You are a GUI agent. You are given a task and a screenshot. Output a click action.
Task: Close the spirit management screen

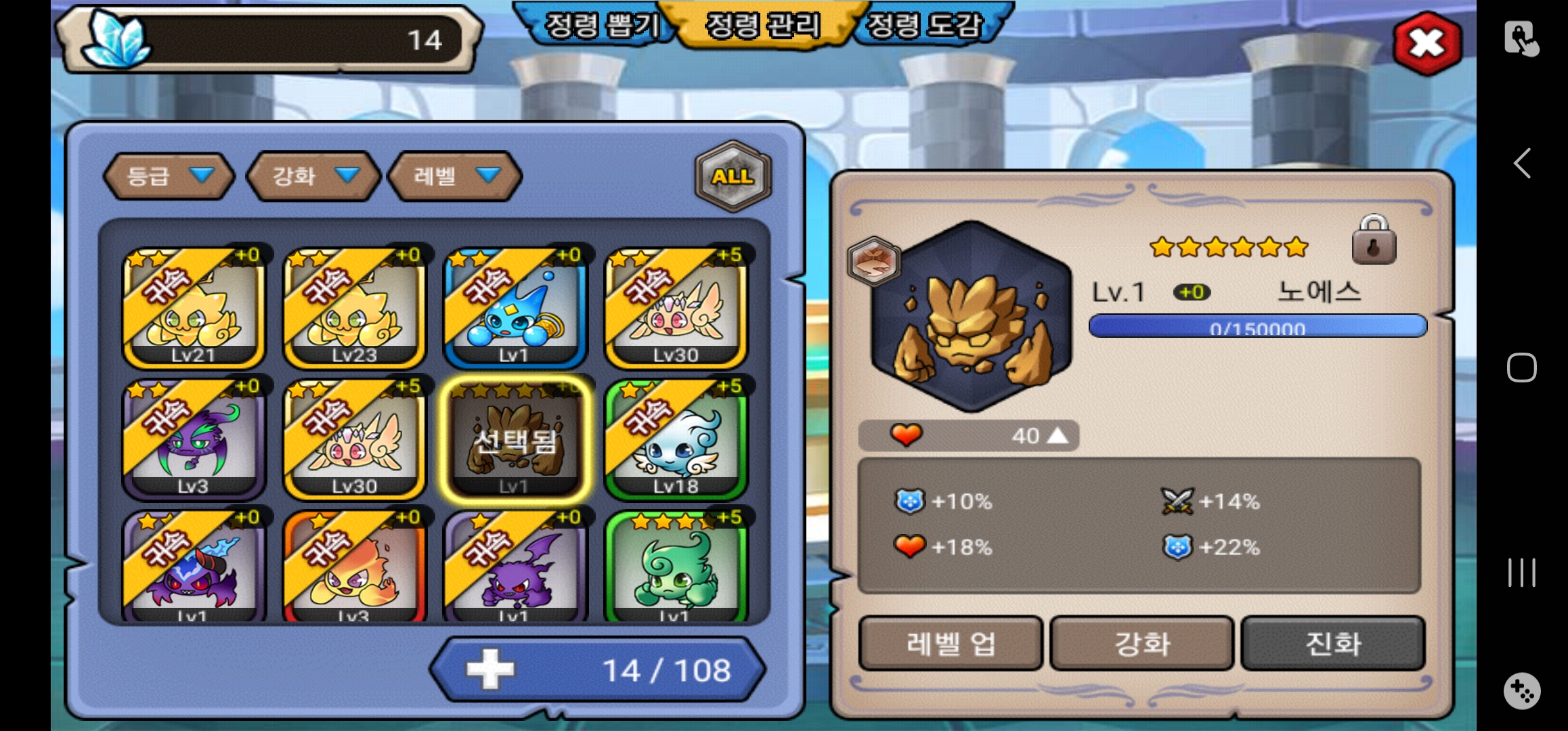click(x=1427, y=44)
